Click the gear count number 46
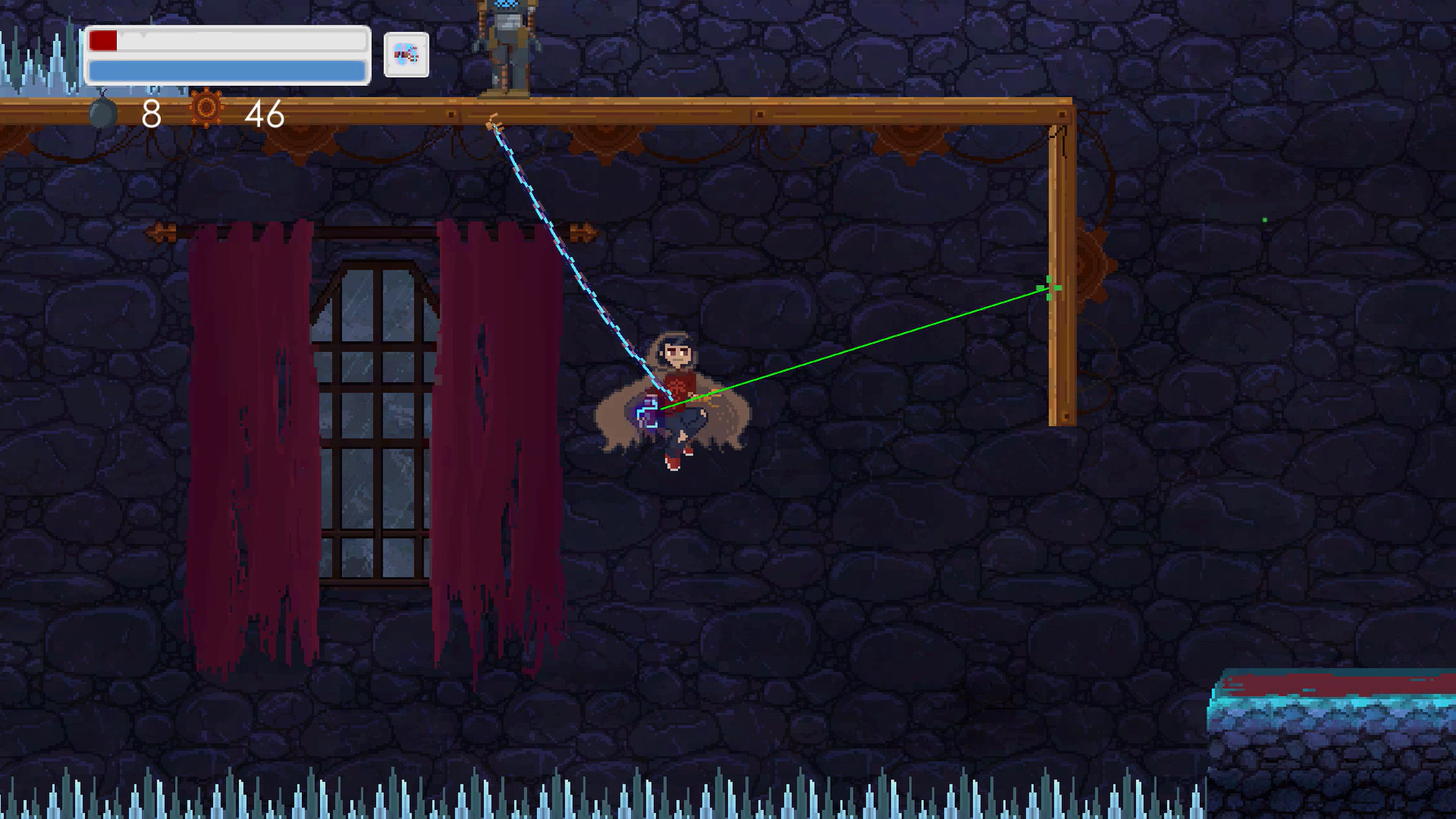 click(263, 114)
